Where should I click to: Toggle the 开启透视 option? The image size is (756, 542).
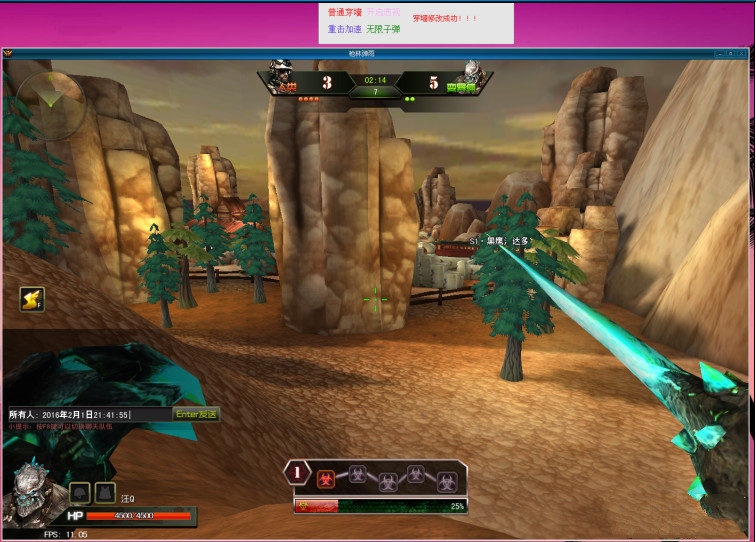click(383, 12)
